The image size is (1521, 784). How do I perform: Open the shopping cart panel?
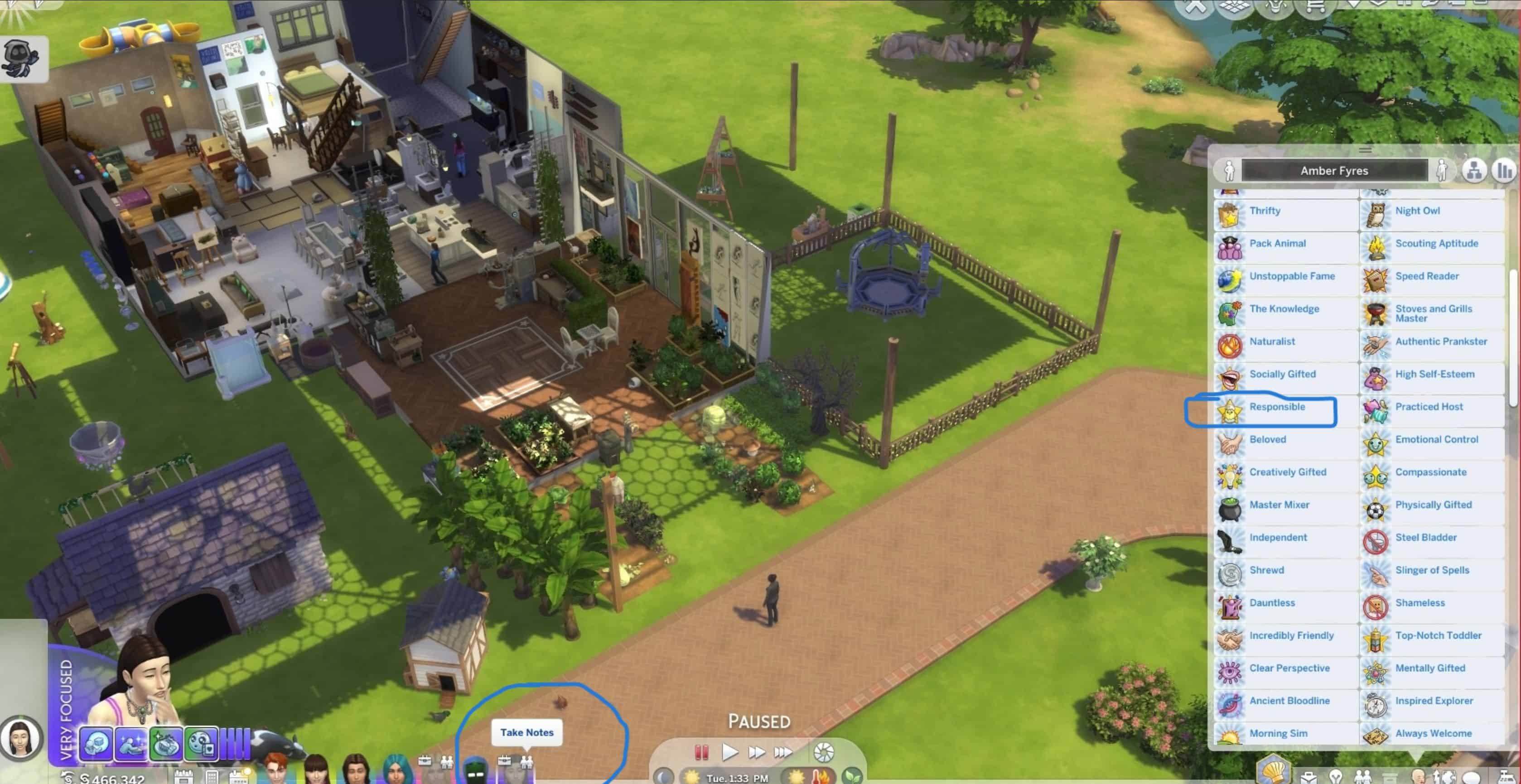(1314, 7)
